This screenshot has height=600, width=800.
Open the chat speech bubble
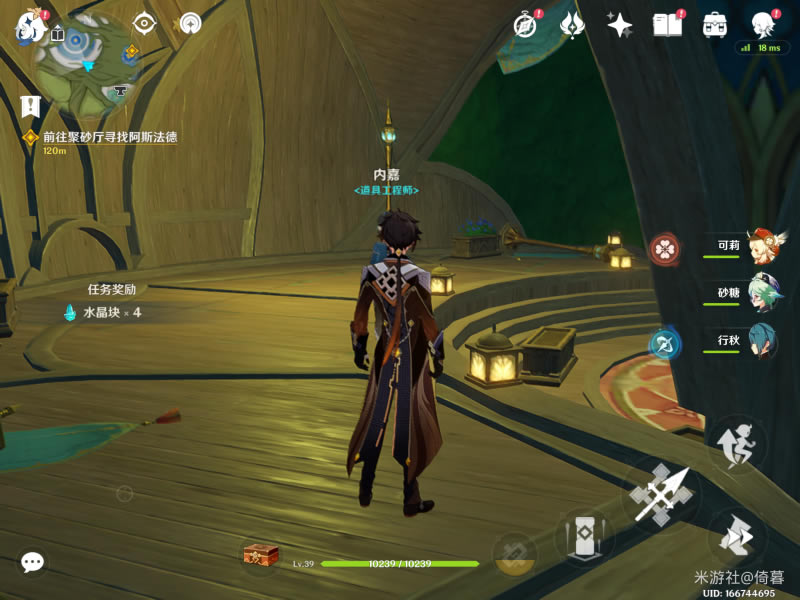(x=32, y=562)
